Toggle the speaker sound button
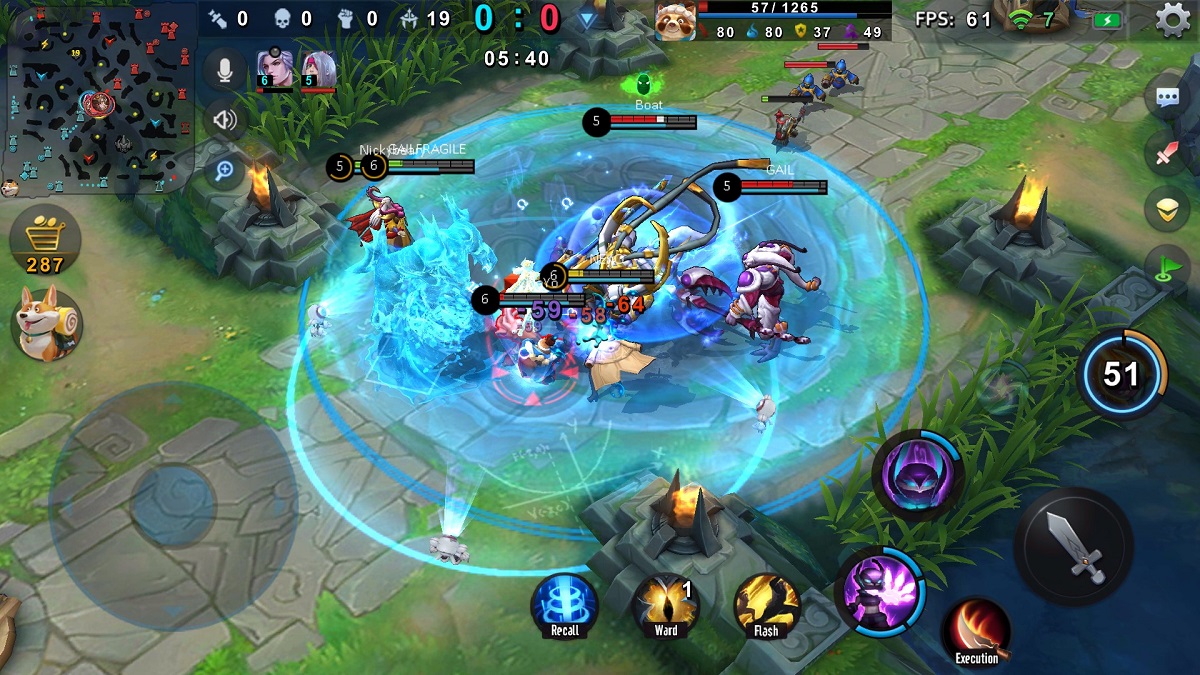Image resolution: width=1200 pixels, height=675 pixels. [225, 121]
